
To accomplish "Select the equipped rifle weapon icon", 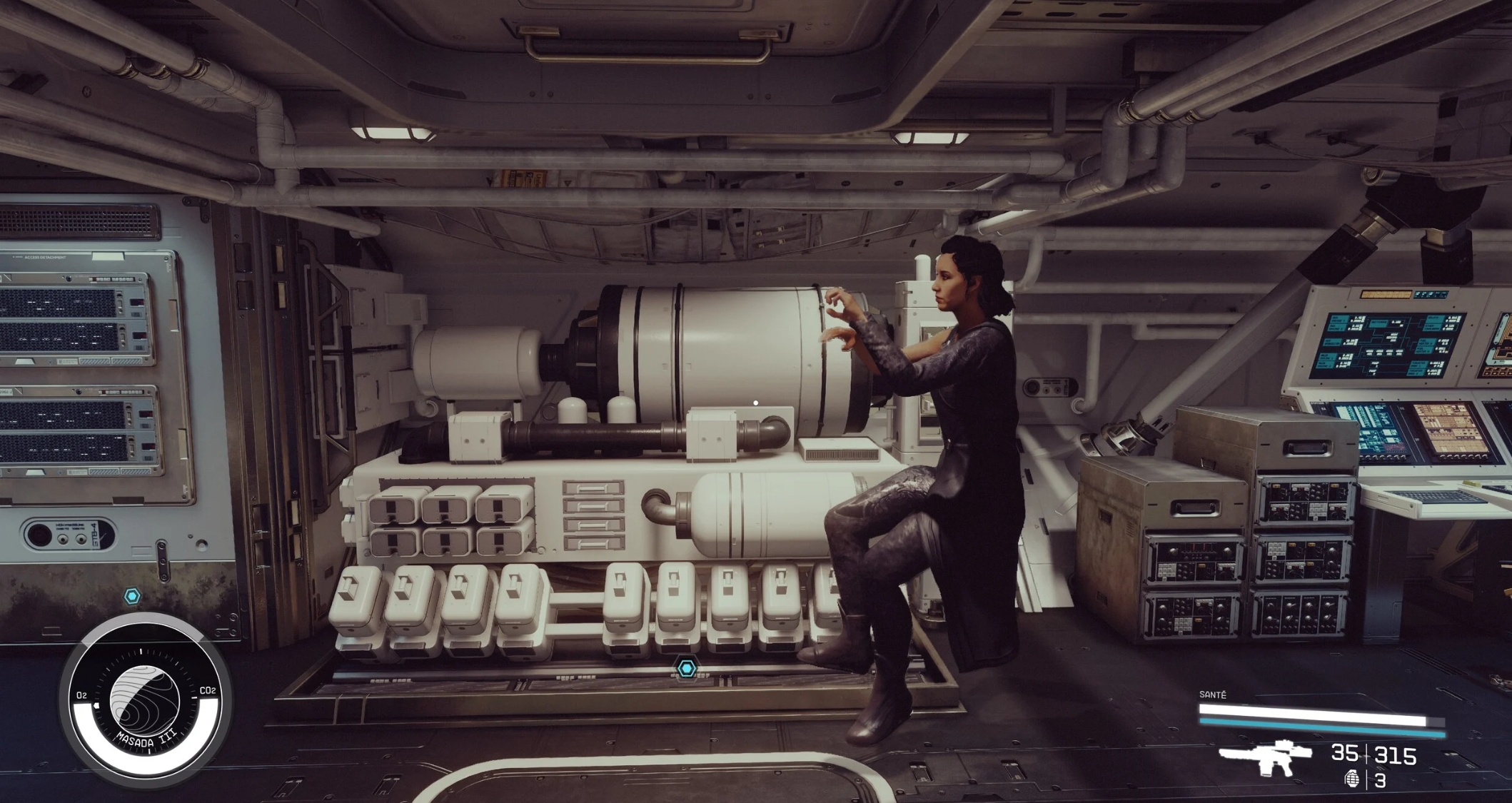I will click(1265, 757).
